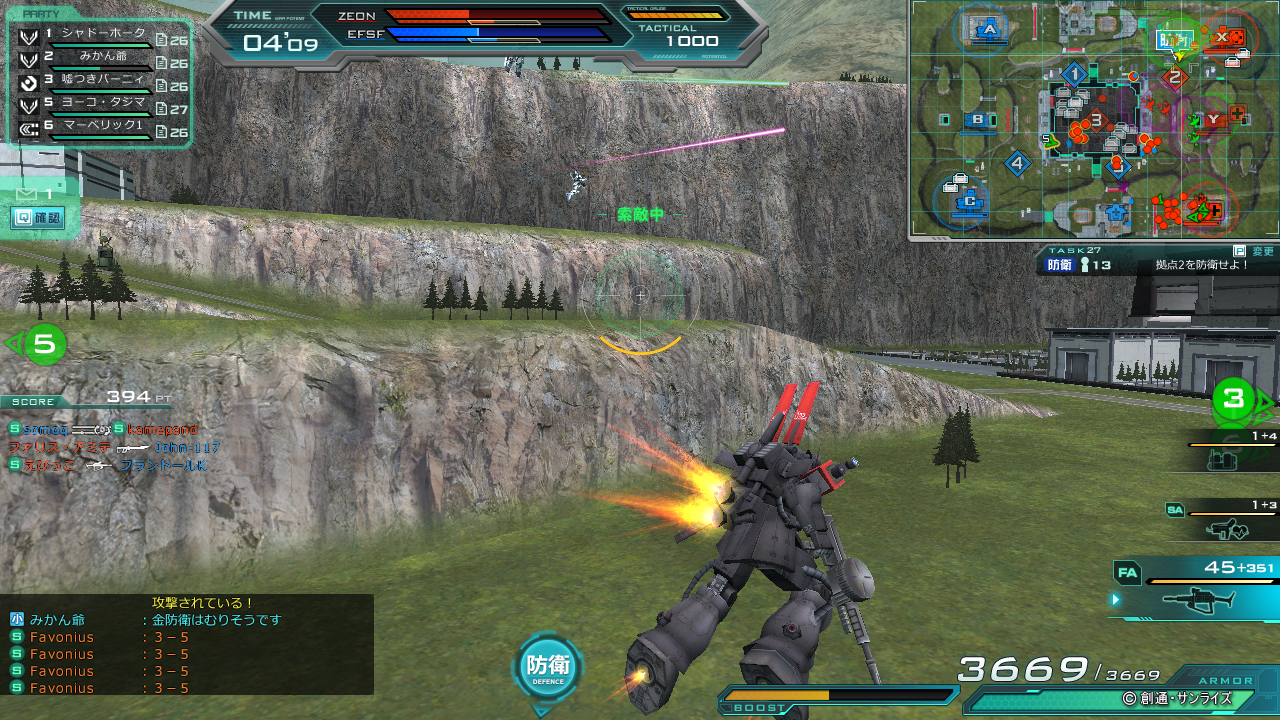
Task: Click the 確認 confirm button under the mail icon
Action: pyautogui.click(x=38, y=217)
